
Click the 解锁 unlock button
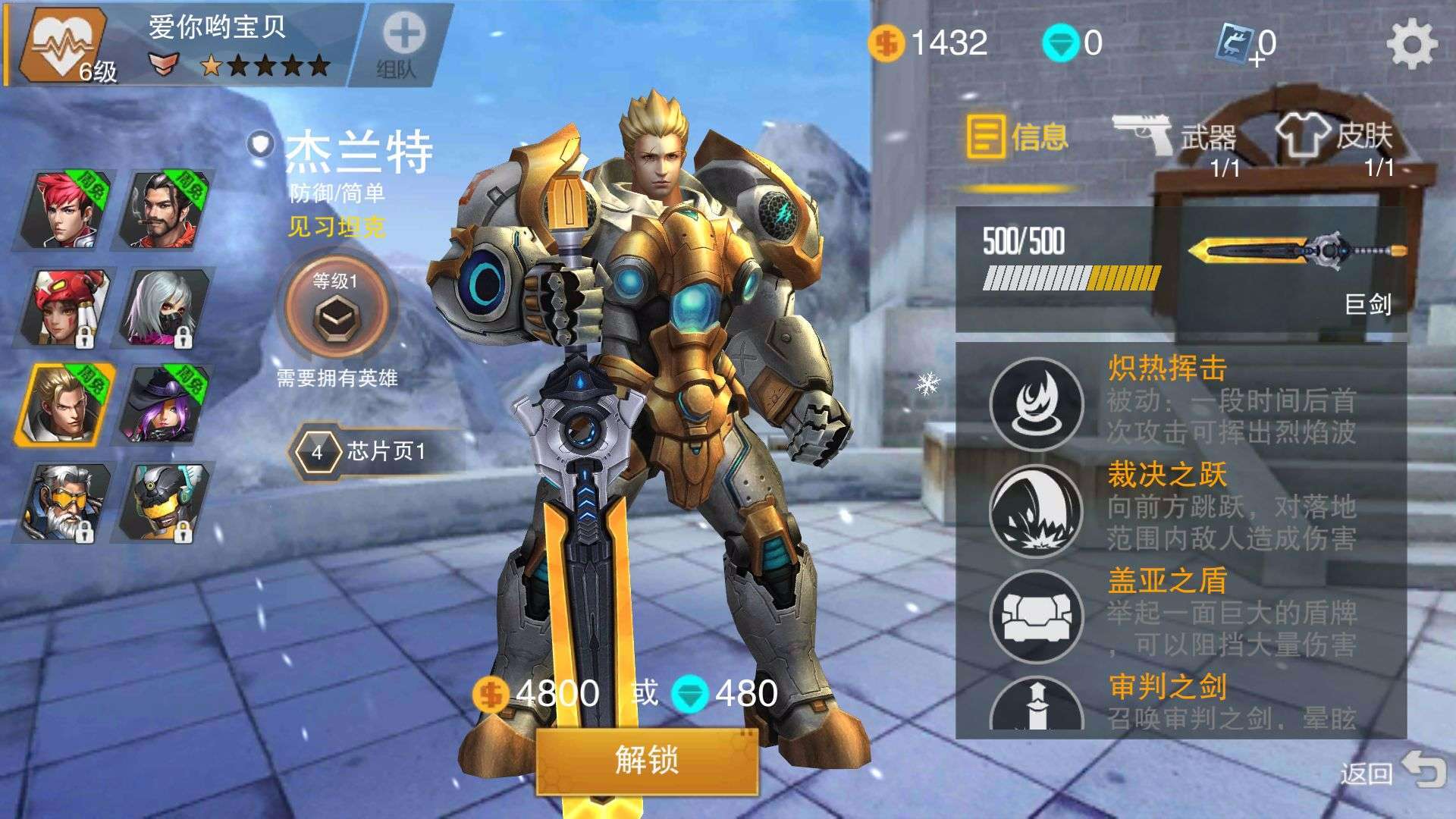tap(647, 760)
